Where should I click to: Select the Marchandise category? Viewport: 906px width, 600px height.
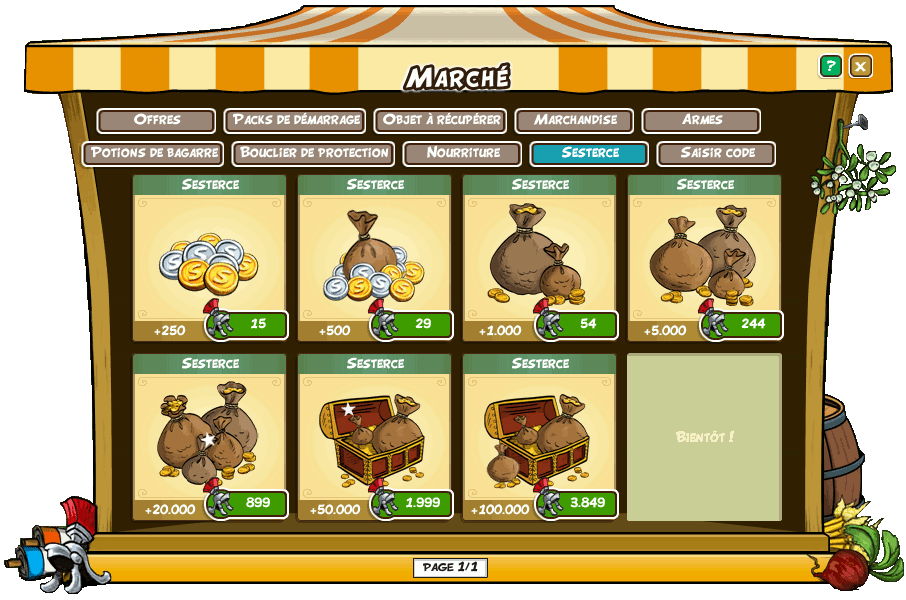pyautogui.click(x=574, y=120)
